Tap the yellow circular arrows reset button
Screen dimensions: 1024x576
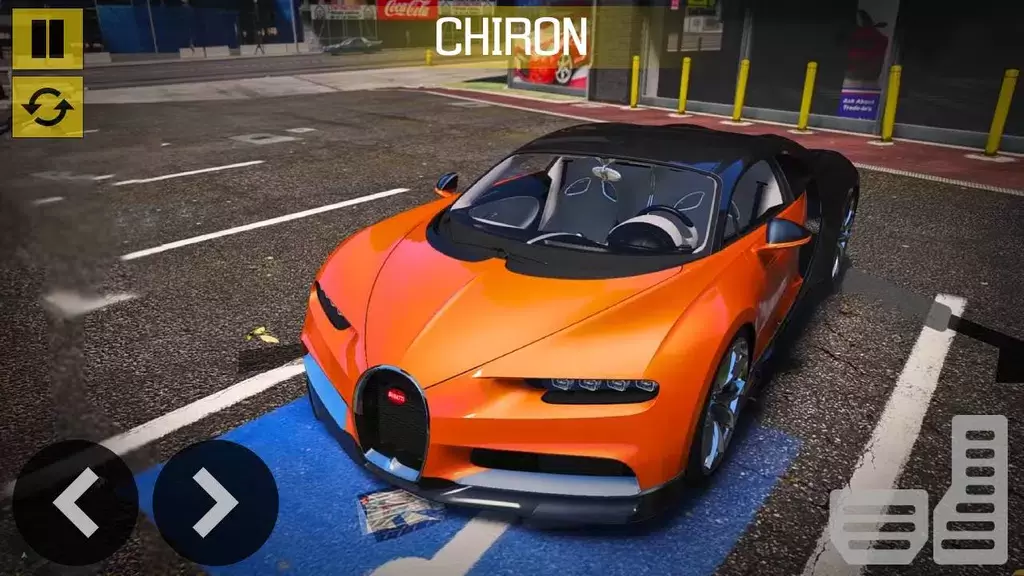(x=47, y=107)
